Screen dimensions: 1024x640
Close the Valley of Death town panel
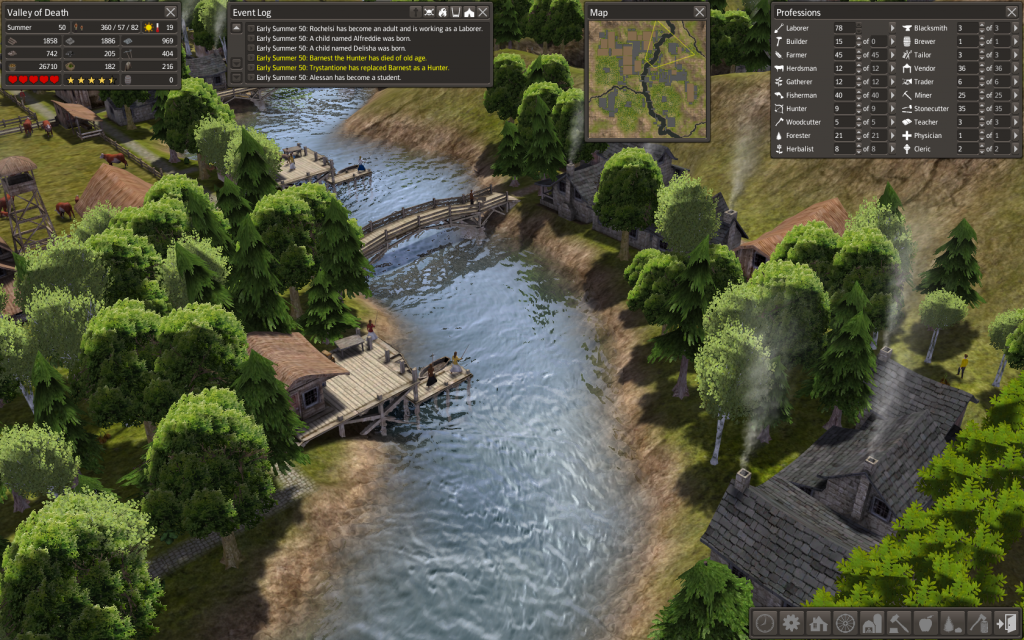tap(169, 12)
